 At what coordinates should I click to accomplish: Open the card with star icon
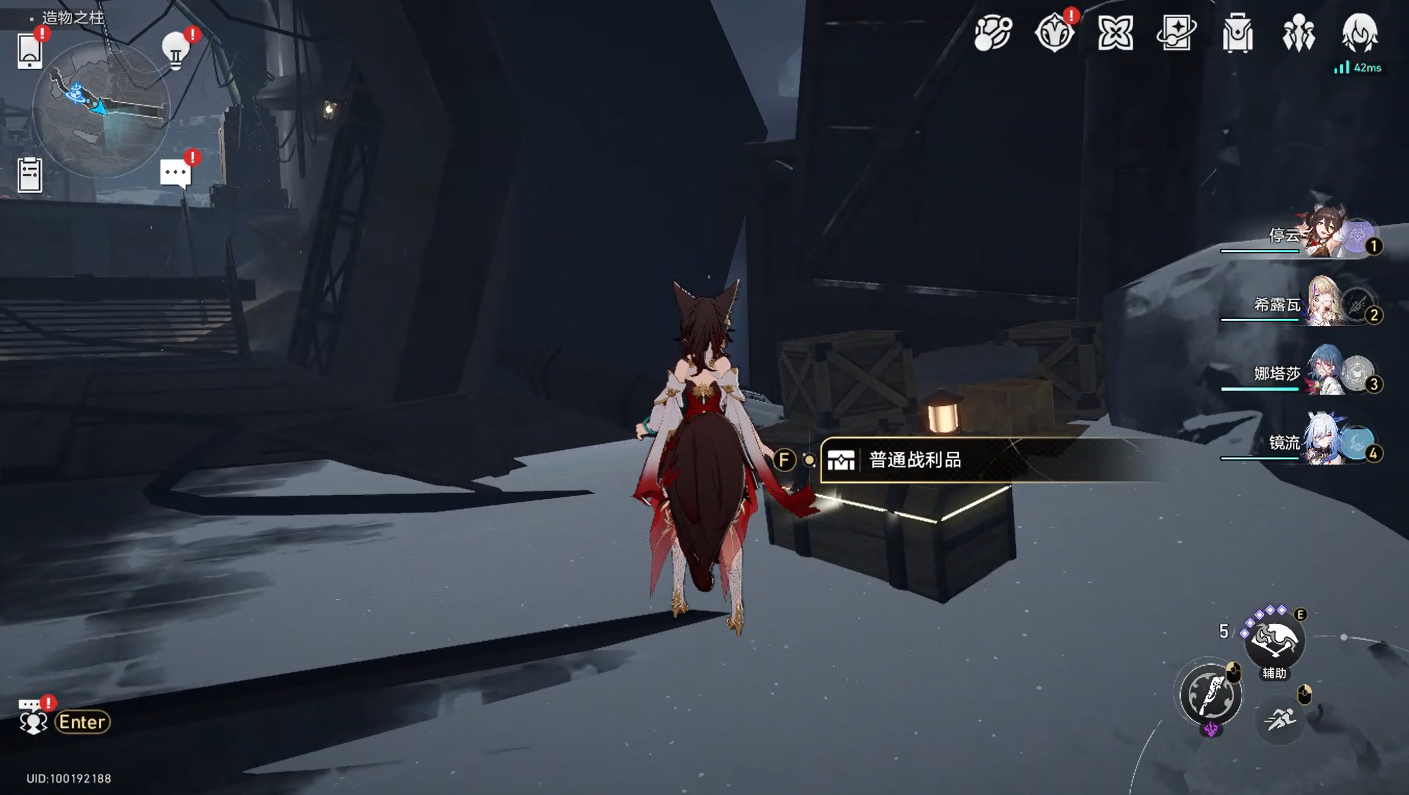(x=1176, y=34)
